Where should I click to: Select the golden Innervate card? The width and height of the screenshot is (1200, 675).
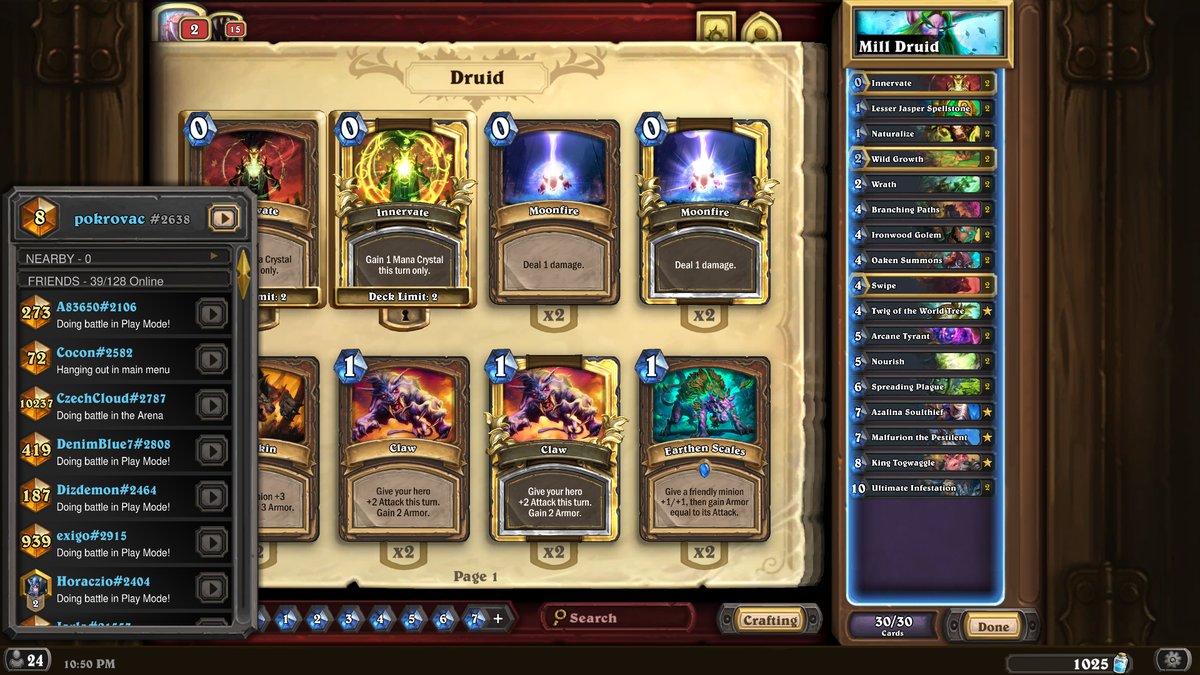[403, 210]
